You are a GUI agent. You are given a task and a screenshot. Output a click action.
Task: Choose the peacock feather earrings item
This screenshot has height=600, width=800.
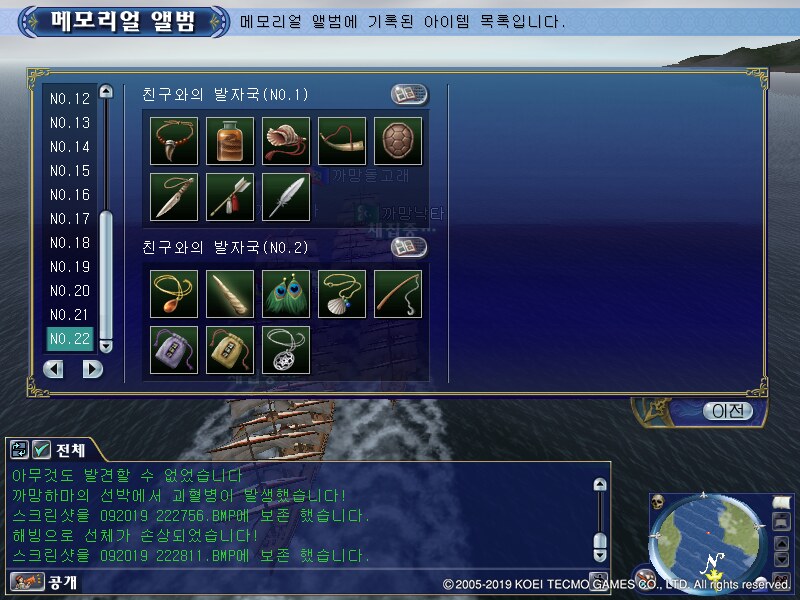tap(286, 293)
